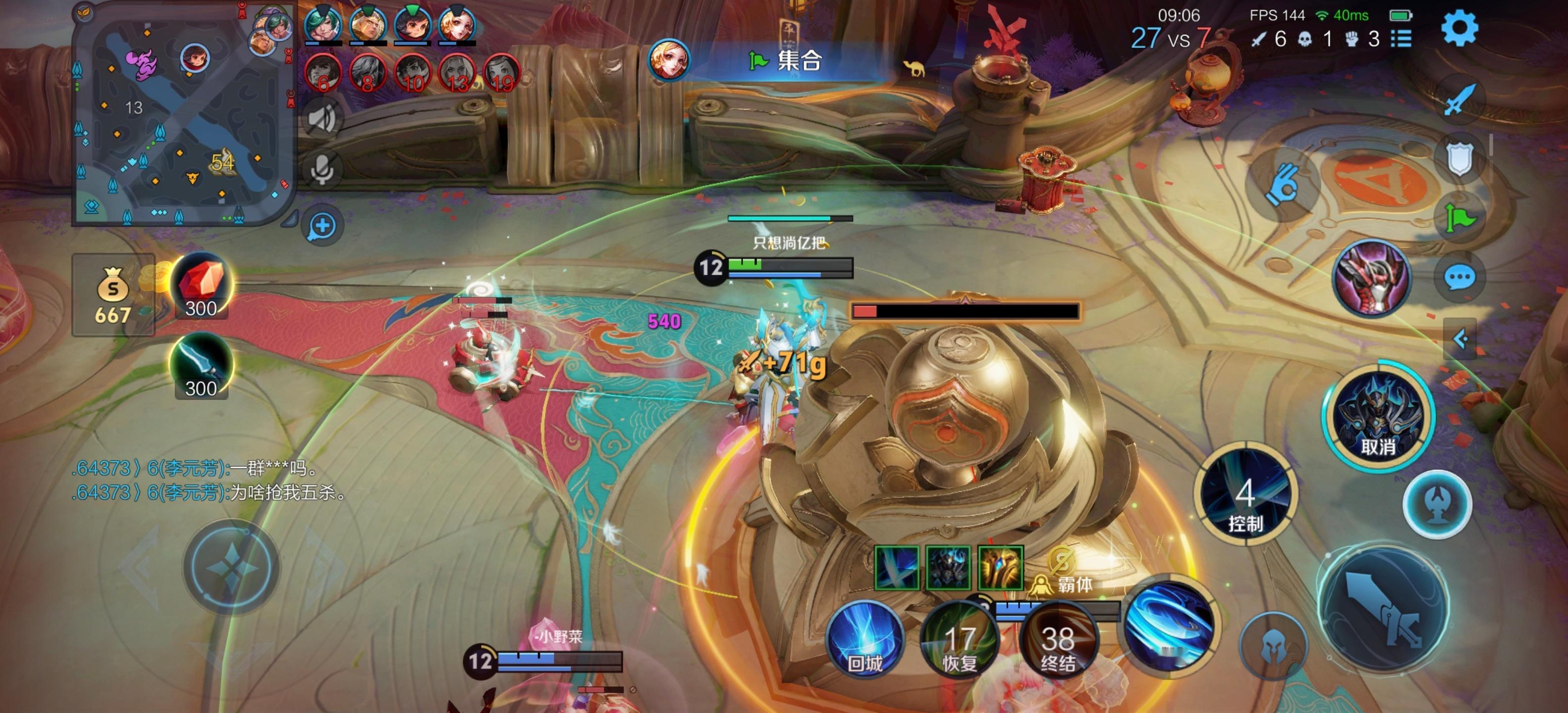Purchase the recommended dagger for 300
Screen dimensions: 1568x713
coord(201,366)
